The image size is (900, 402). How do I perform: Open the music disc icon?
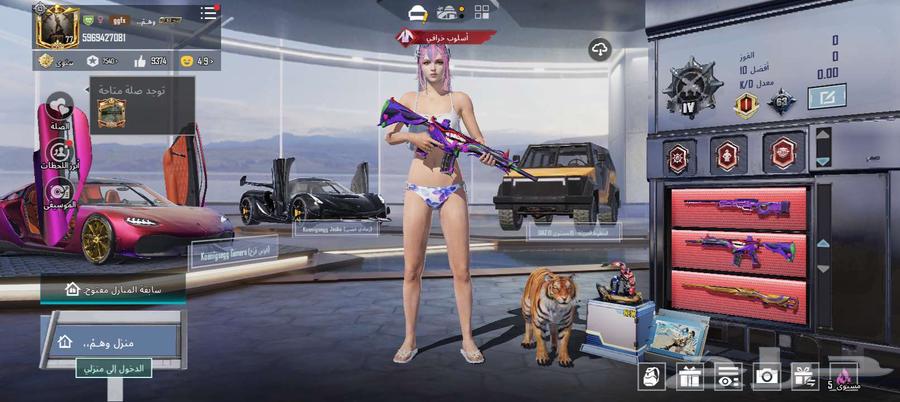61,190
